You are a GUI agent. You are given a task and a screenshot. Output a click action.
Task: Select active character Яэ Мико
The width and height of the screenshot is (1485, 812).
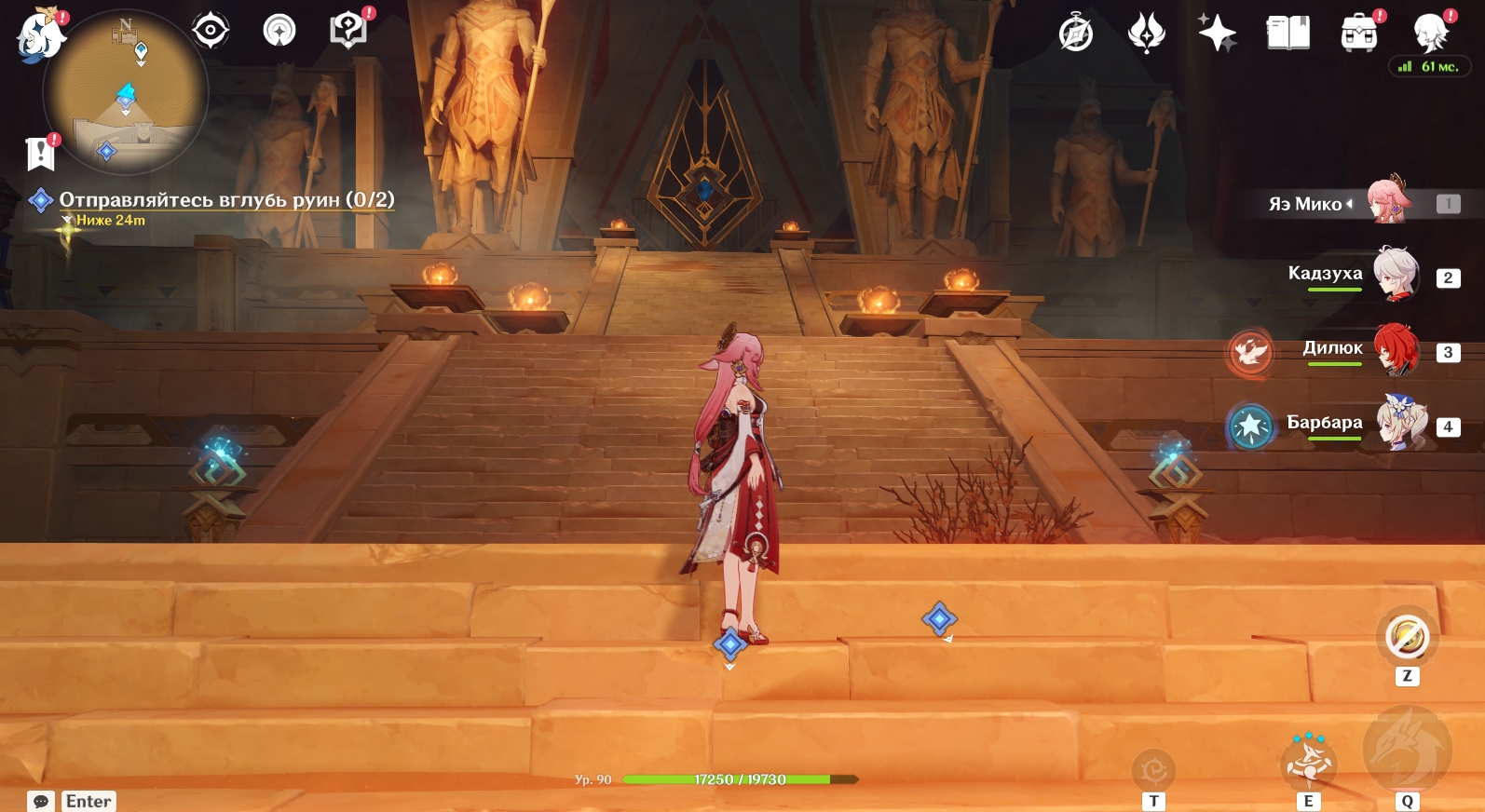(1388, 201)
